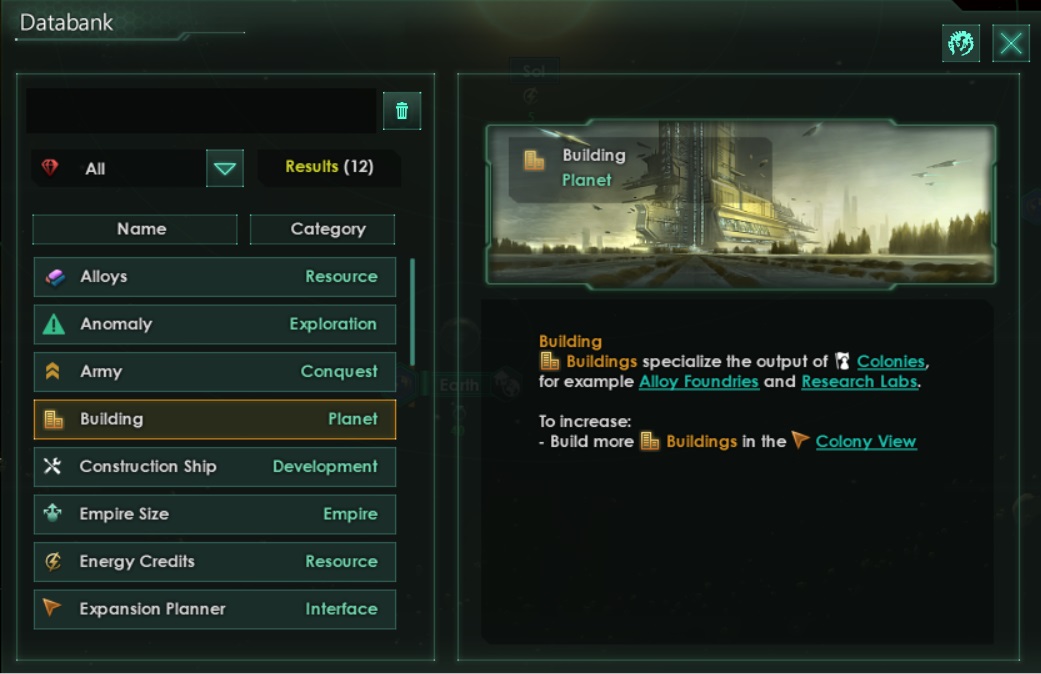
Task: Select the Building entry row
Action: click(214, 420)
